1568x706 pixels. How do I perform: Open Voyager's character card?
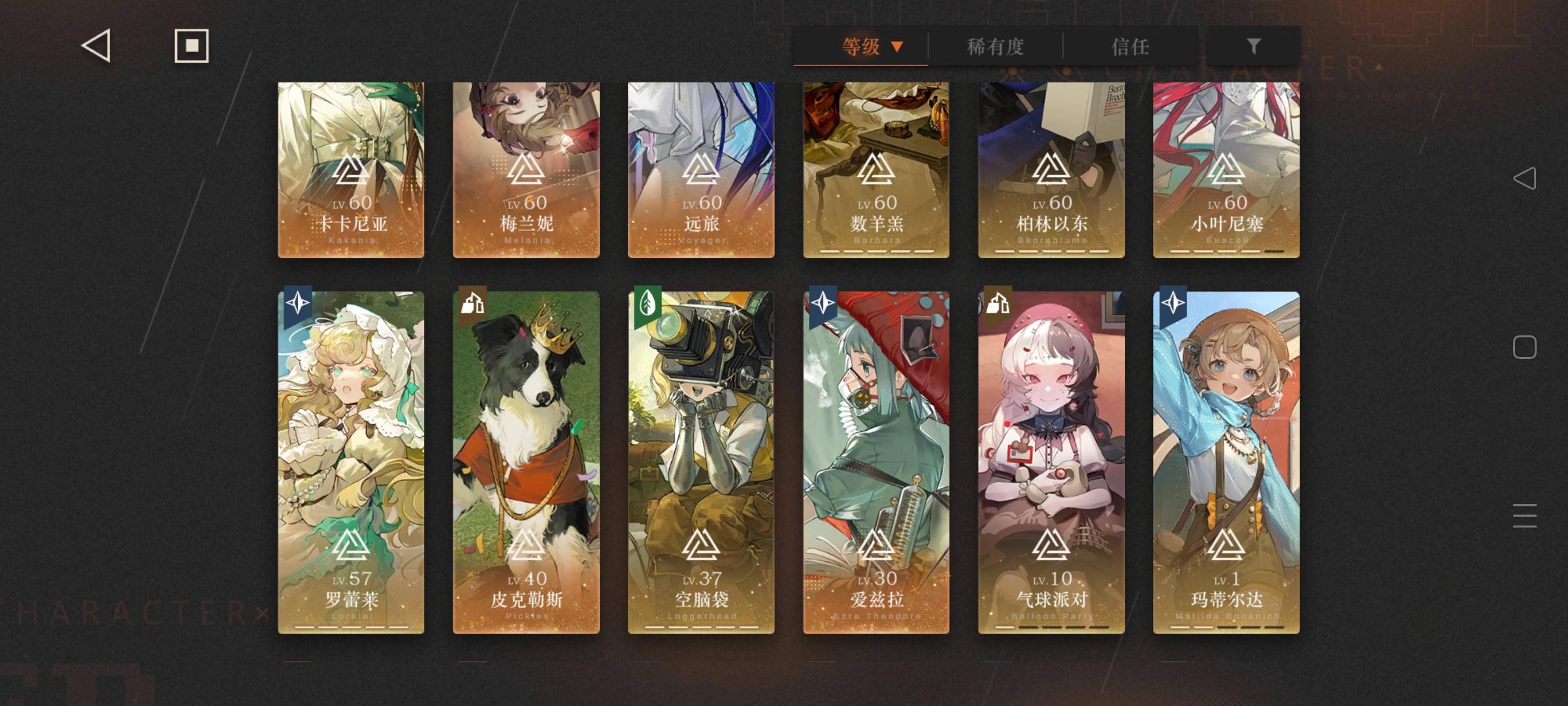tap(700, 170)
